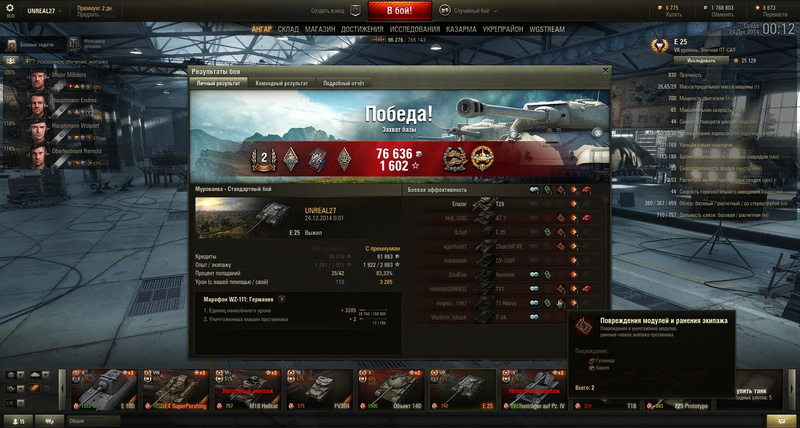Switch to the «Командный результат» tab
800x428 pixels.
279,84
